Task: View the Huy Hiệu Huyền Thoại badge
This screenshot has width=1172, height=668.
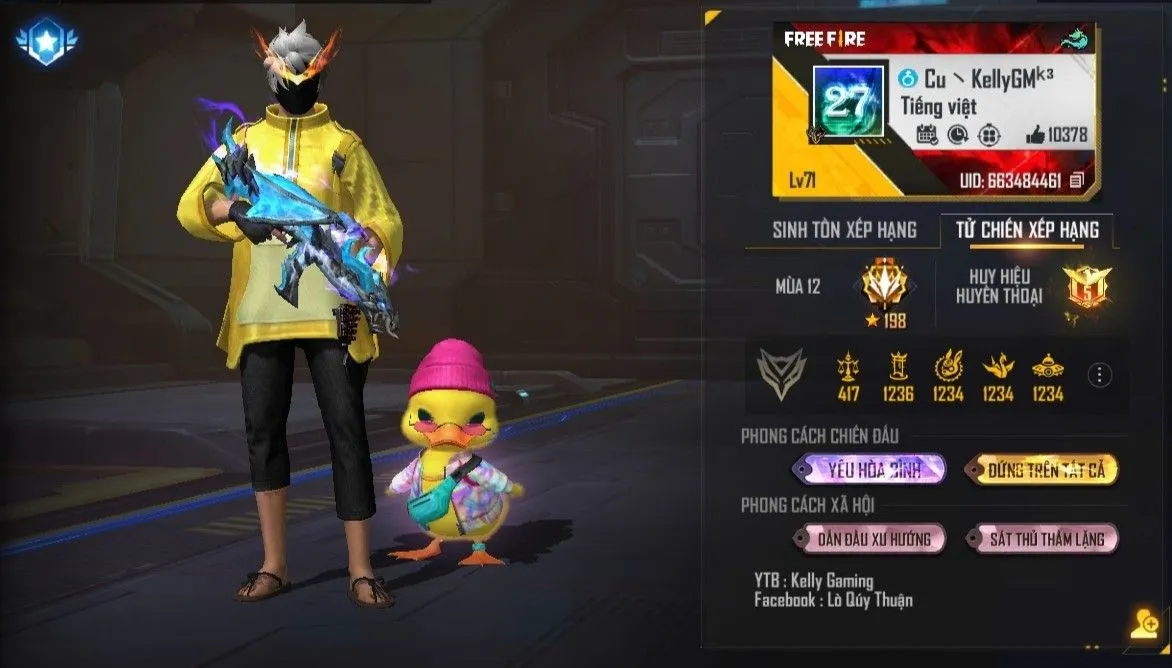Action: click(1083, 288)
